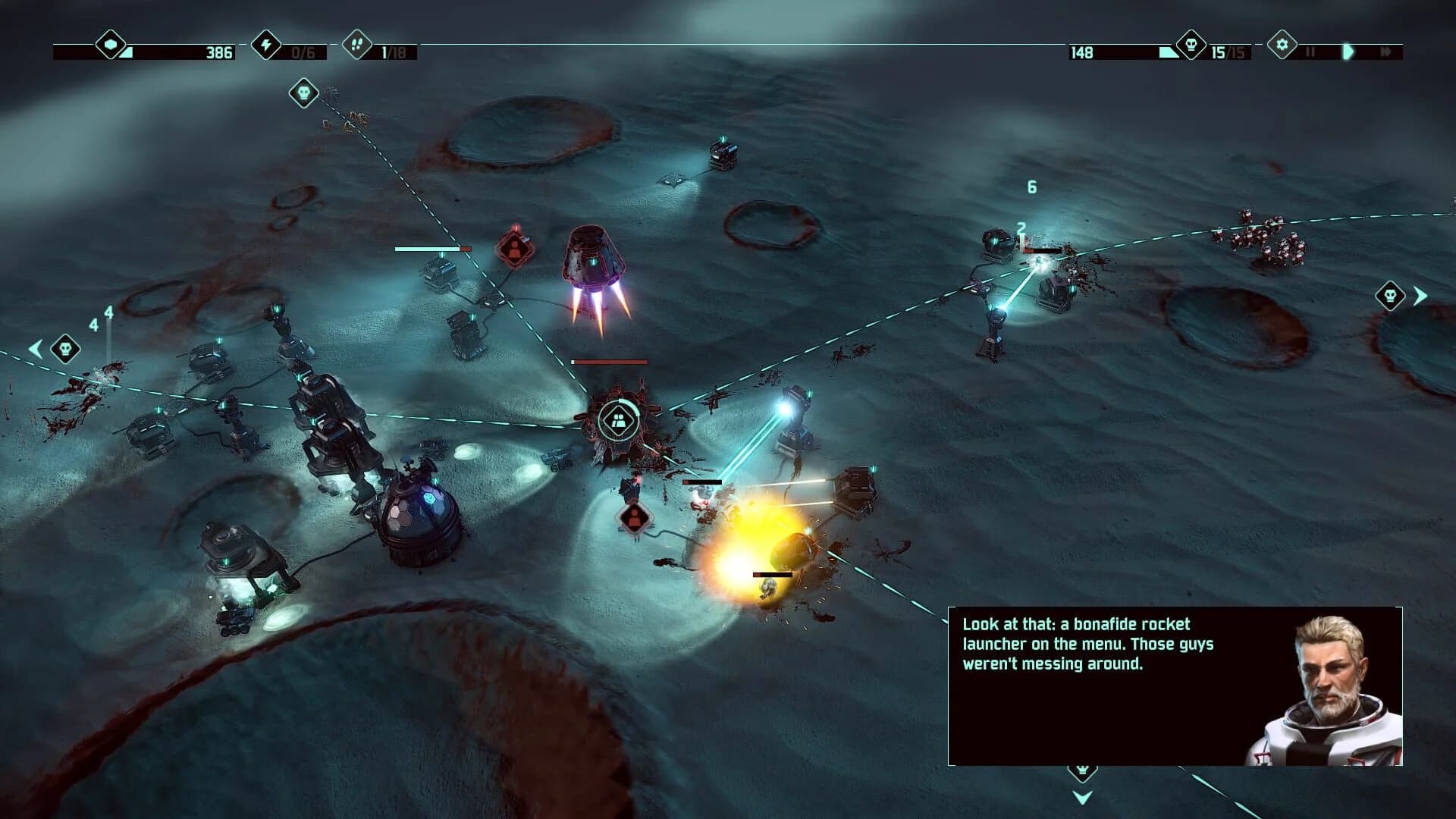Pause the game using the pause button
The width and height of the screenshot is (1456, 819).
(1311, 52)
